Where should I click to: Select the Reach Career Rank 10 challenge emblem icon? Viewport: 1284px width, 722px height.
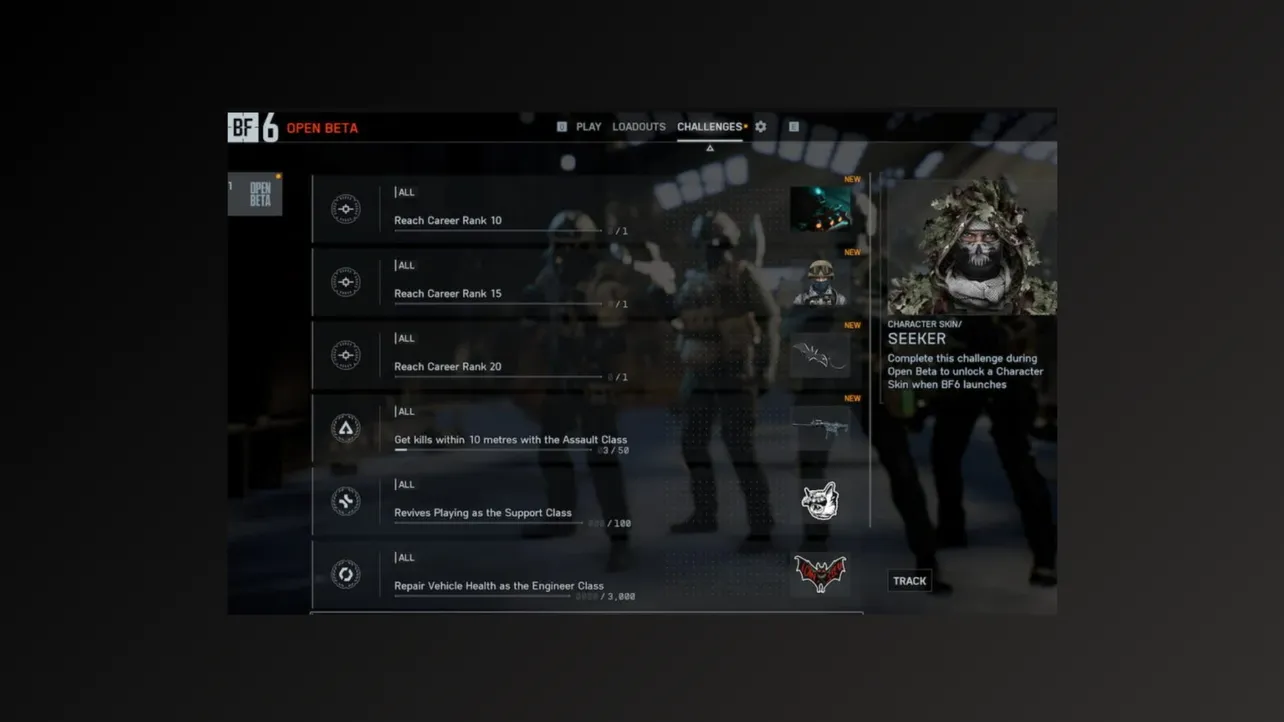pos(345,209)
